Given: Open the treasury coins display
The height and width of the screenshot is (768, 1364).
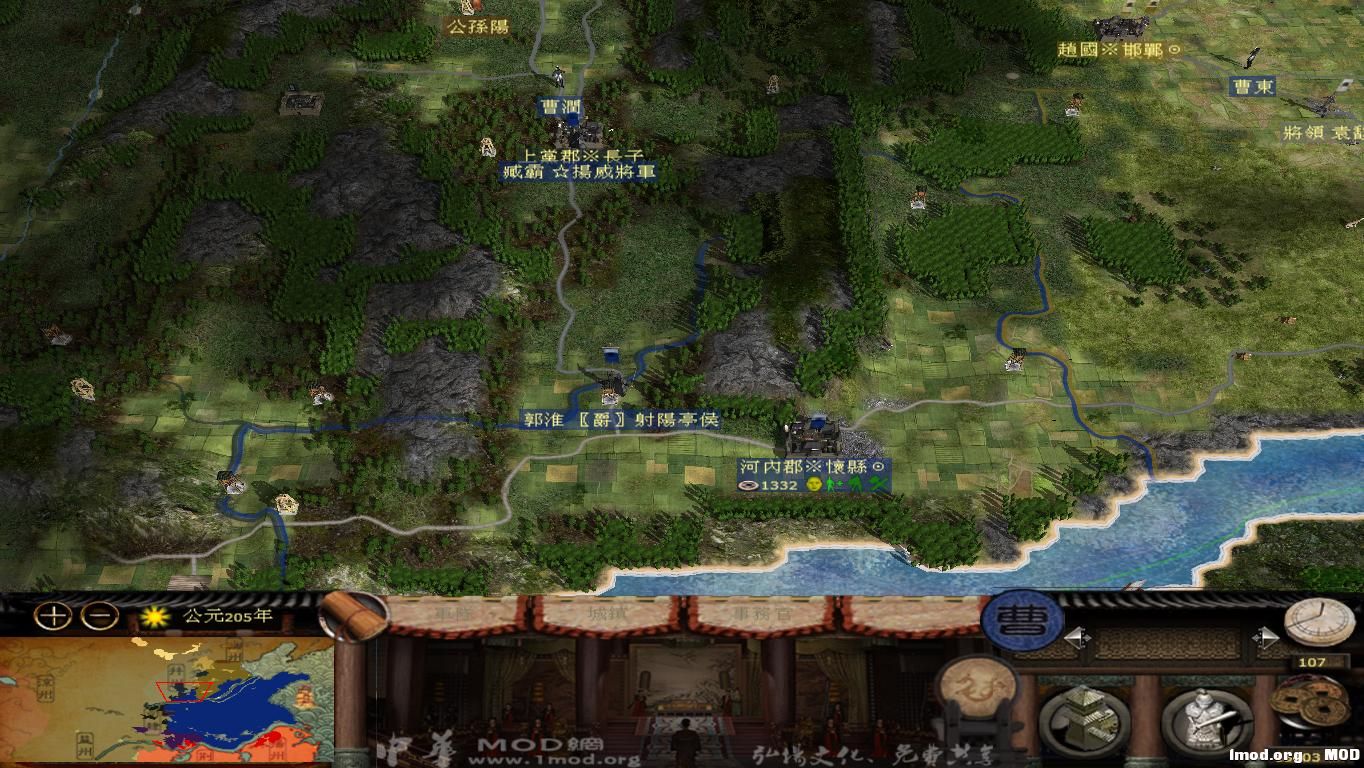Looking at the screenshot, I should click(1312, 702).
